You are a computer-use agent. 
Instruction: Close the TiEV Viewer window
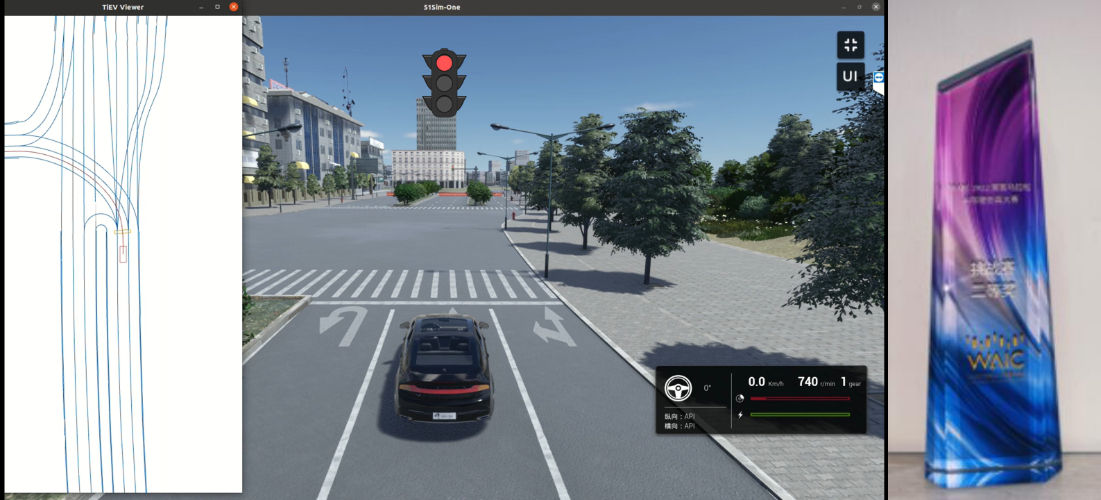click(234, 7)
